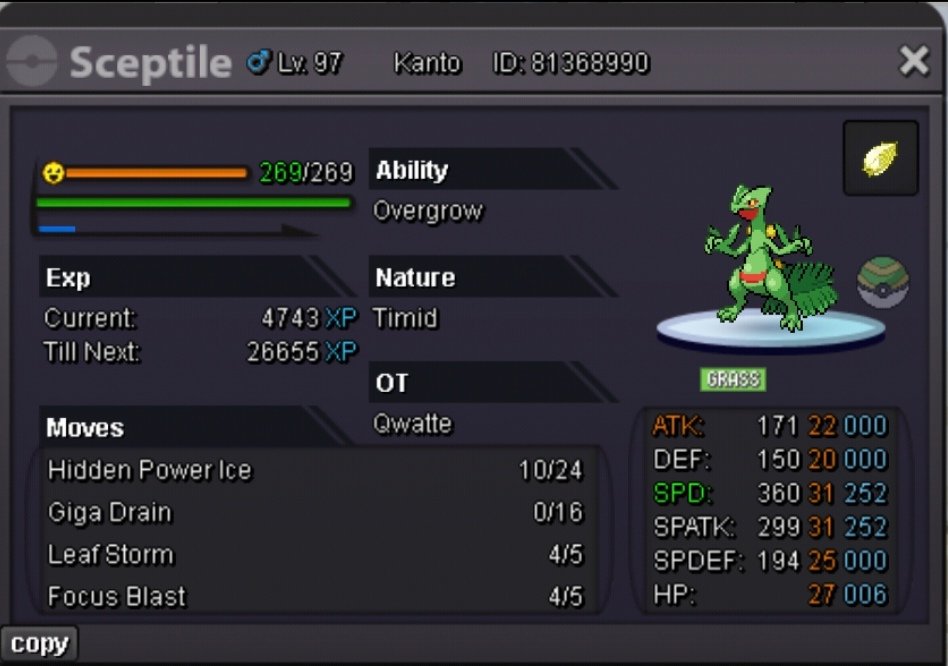Pick the Focus Blast move row
Screen dimensions: 948x666
(314, 597)
